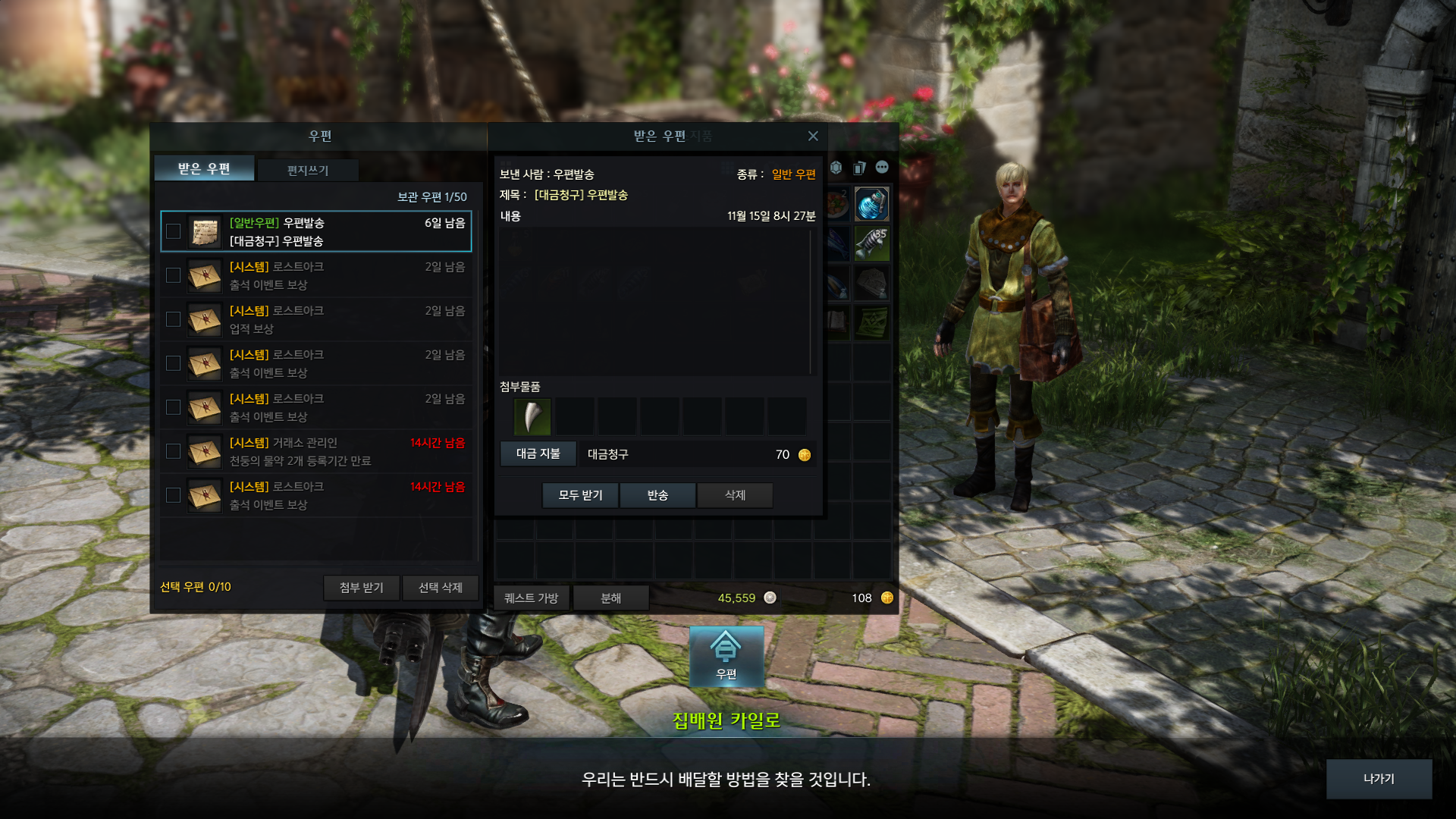Screen dimensions: 1456x819
Task: Exit the conversation with 나가기
Action: click(1378, 779)
